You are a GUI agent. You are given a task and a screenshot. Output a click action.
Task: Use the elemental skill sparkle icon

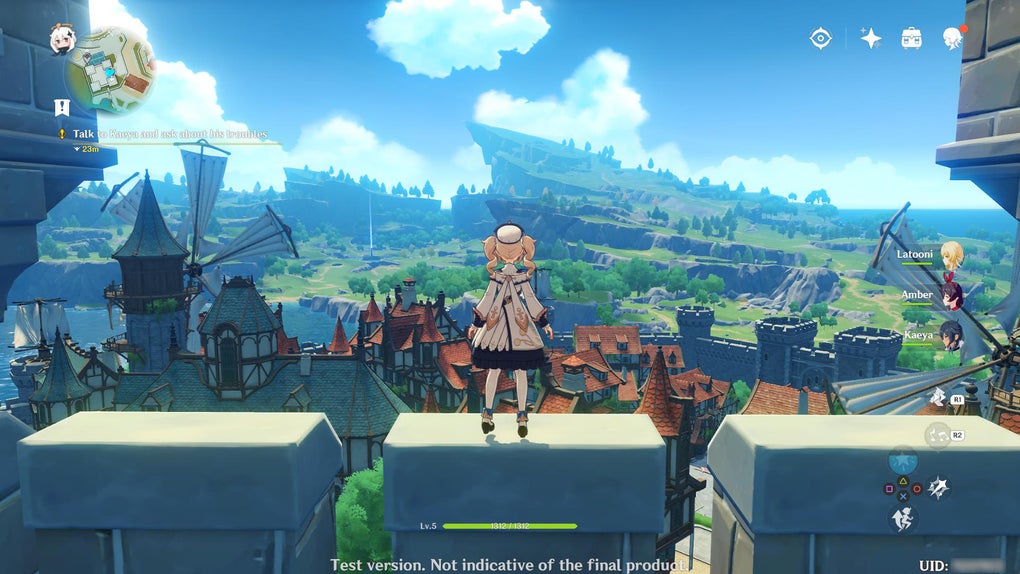(x=938, y=487)
